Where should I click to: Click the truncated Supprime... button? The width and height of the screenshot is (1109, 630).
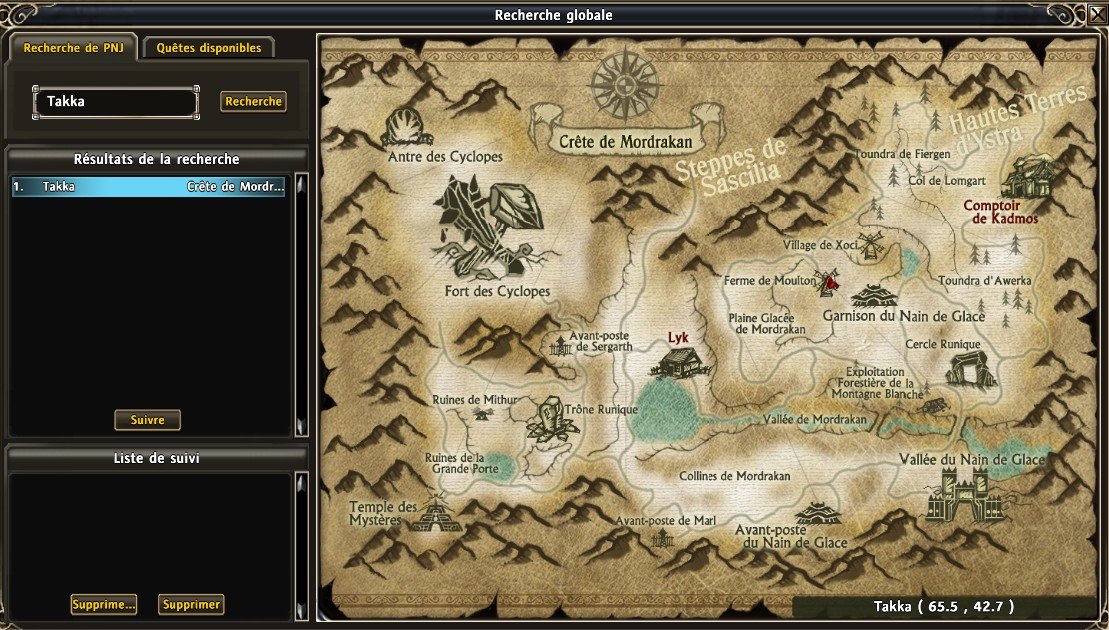point(104,605)
